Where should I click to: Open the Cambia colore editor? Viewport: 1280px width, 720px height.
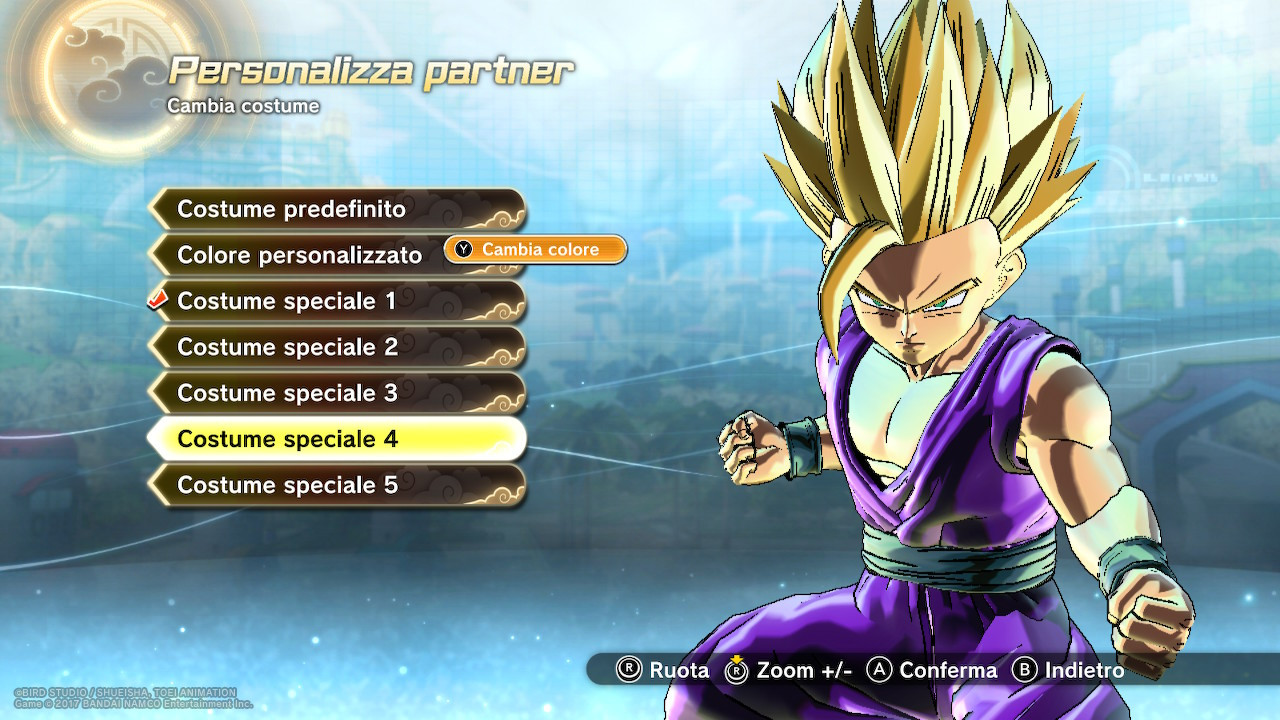click(x=536, y=250)
